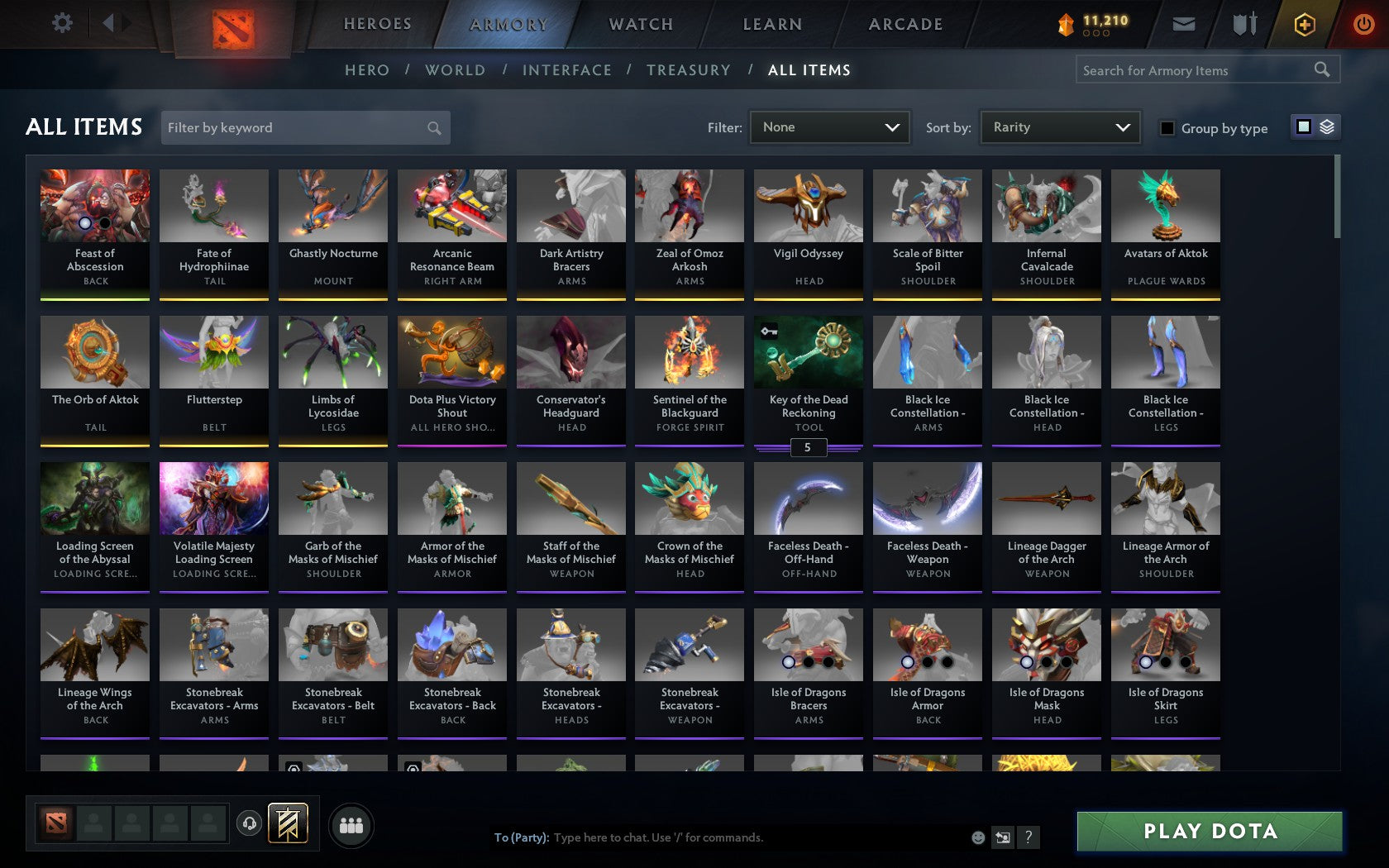
Task: Open voice chat via headset icon
Action: (251, 824)
